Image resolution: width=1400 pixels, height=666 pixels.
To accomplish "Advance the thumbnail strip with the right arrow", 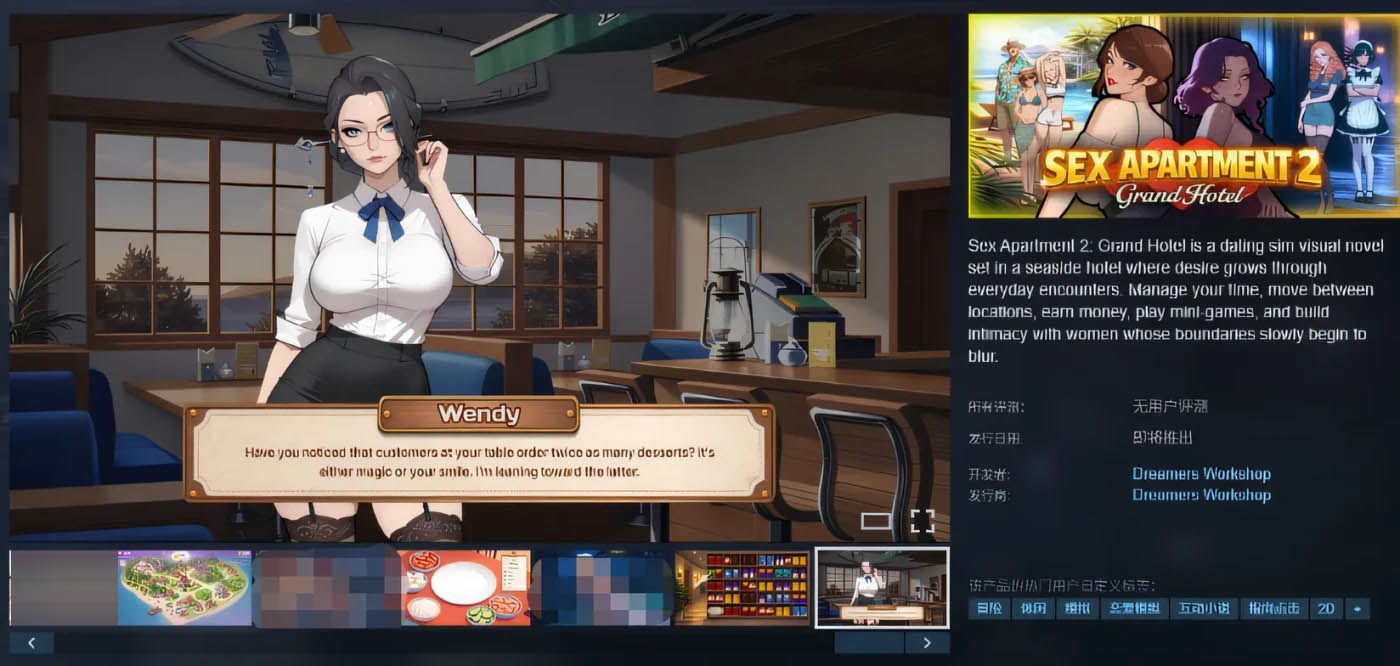I will point(927,643).
